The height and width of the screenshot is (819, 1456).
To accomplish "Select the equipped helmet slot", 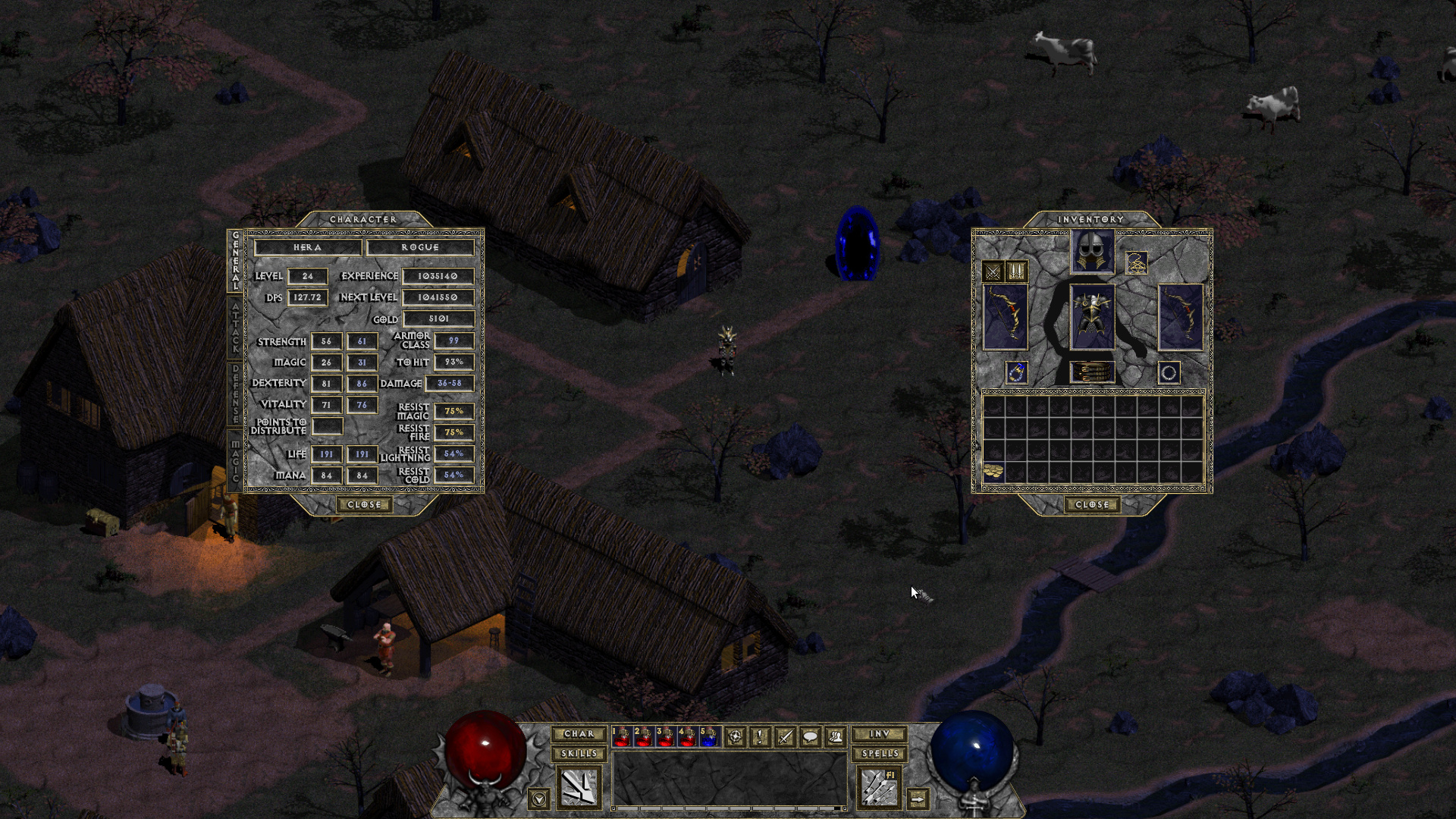I will click(x=1092, y=252).
